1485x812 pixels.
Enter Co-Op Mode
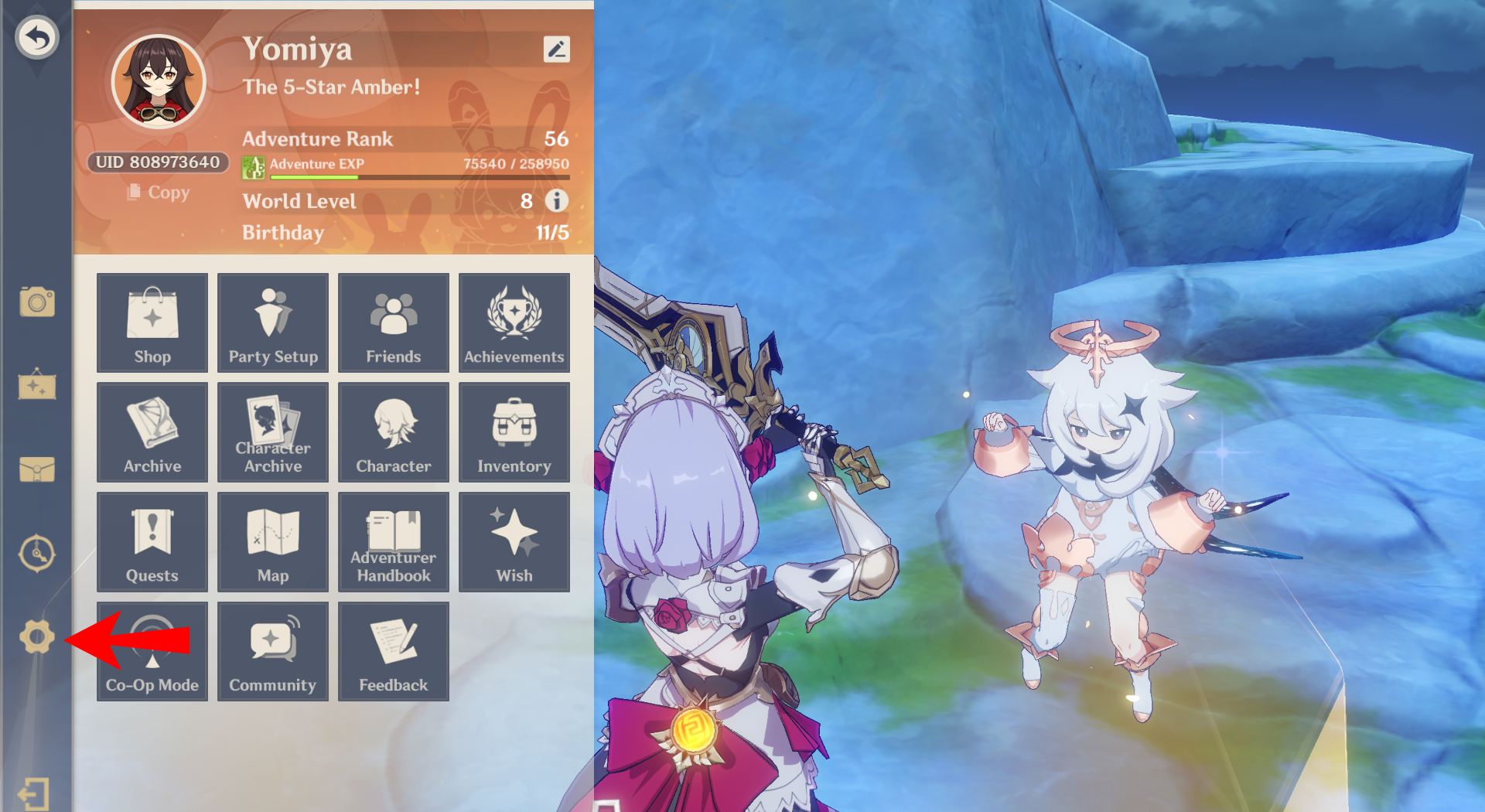152,651
